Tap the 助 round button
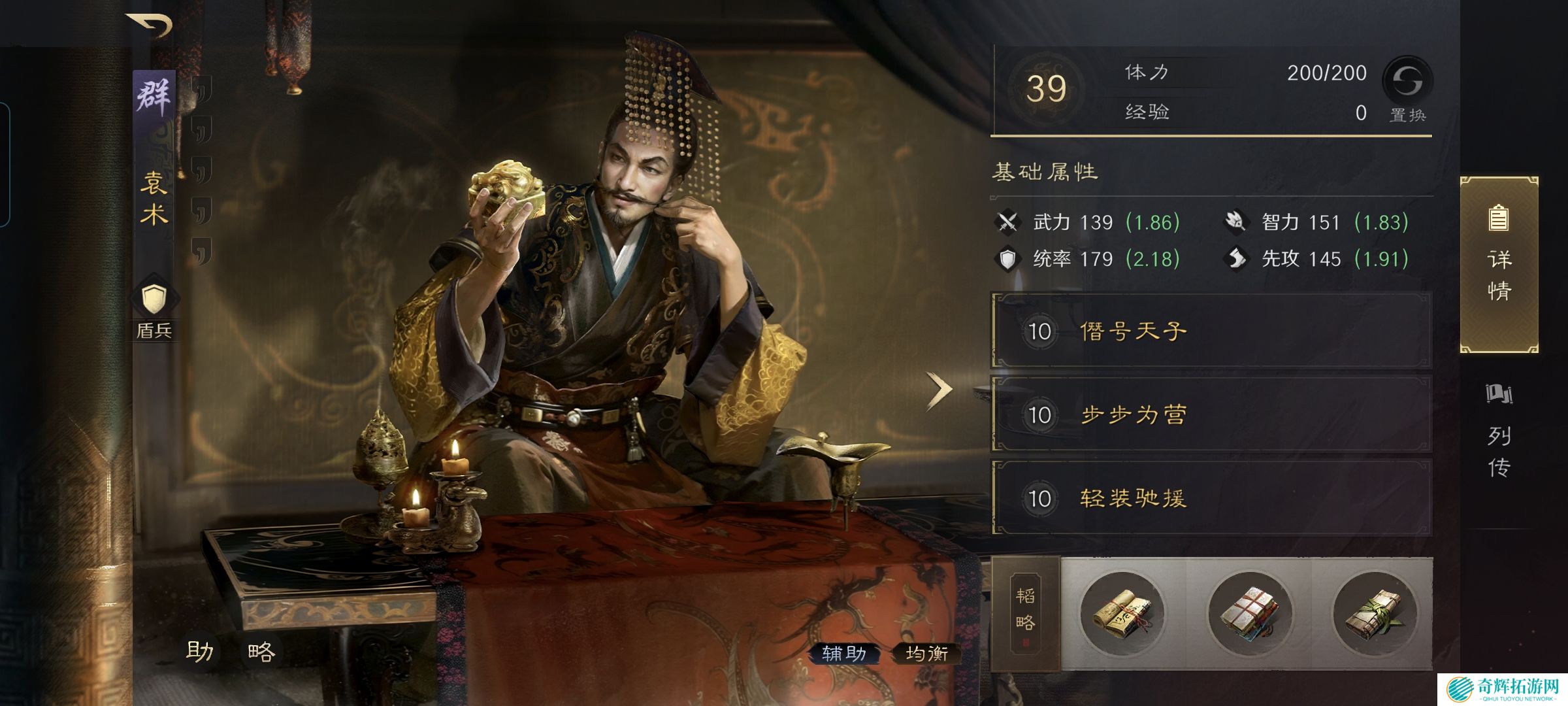The height and width of the screenshot is (706, 1568). [x=199, y=651]
